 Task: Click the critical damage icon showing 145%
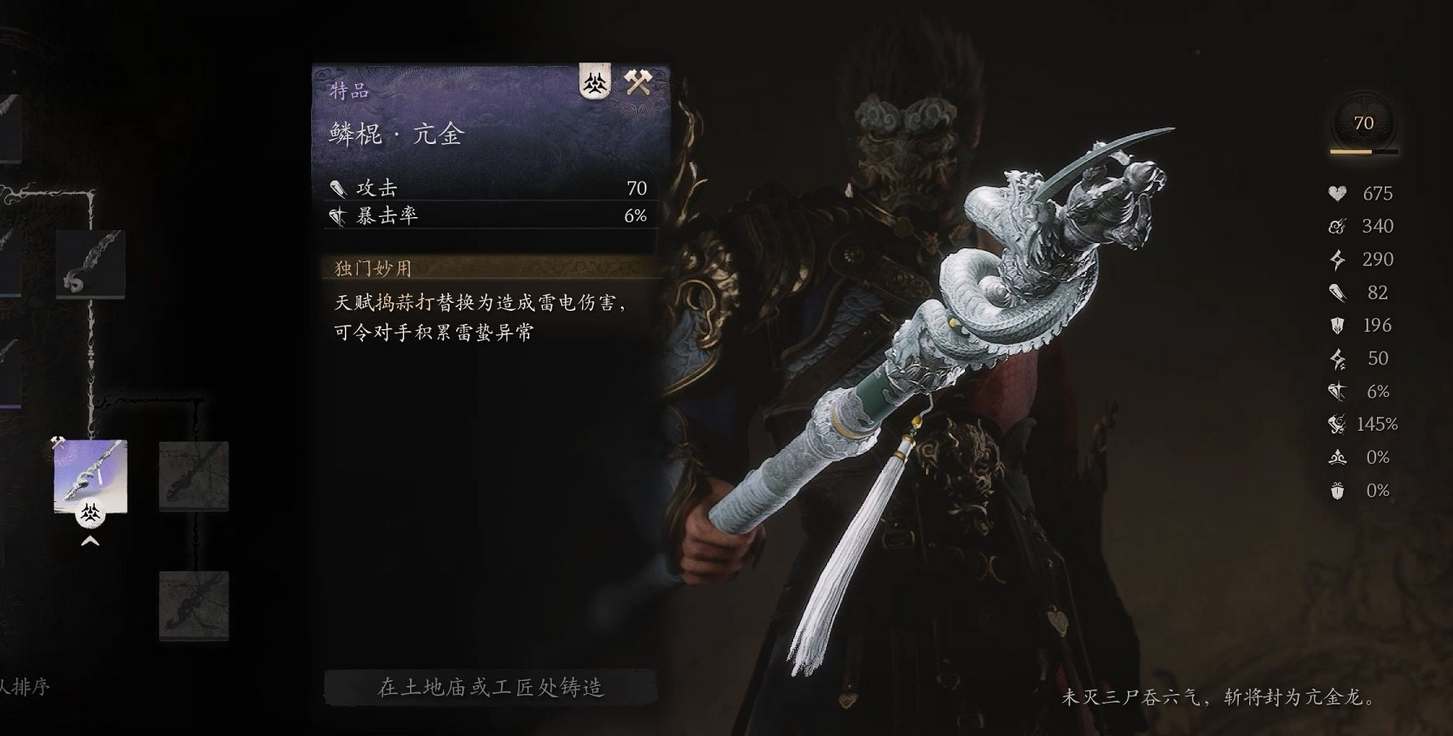[x=1337, y=424]
